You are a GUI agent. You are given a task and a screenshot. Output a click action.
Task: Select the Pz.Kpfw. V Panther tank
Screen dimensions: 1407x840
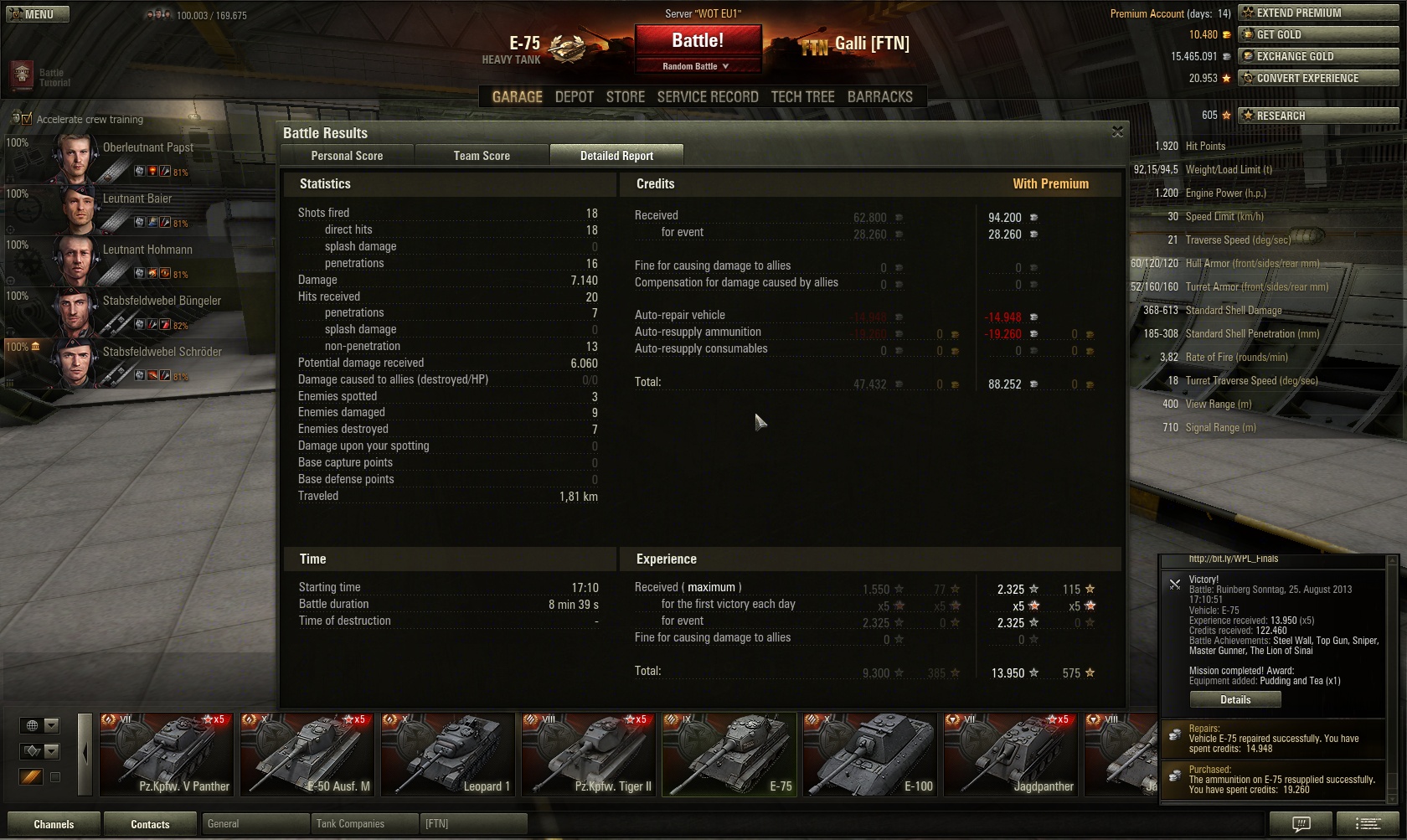[x=167, y=754]
